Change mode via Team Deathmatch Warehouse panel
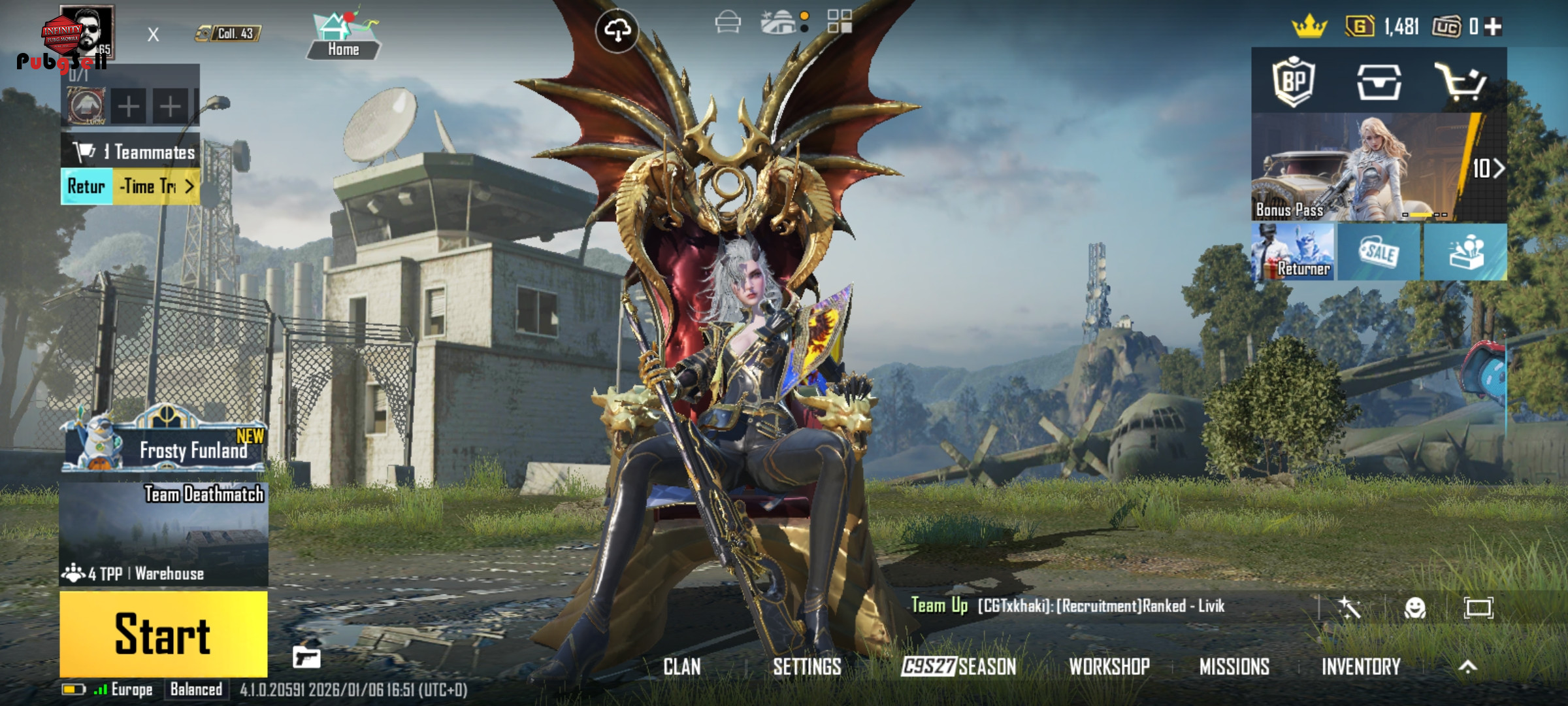The image size is (1568, 706). [x=165, y=534]
